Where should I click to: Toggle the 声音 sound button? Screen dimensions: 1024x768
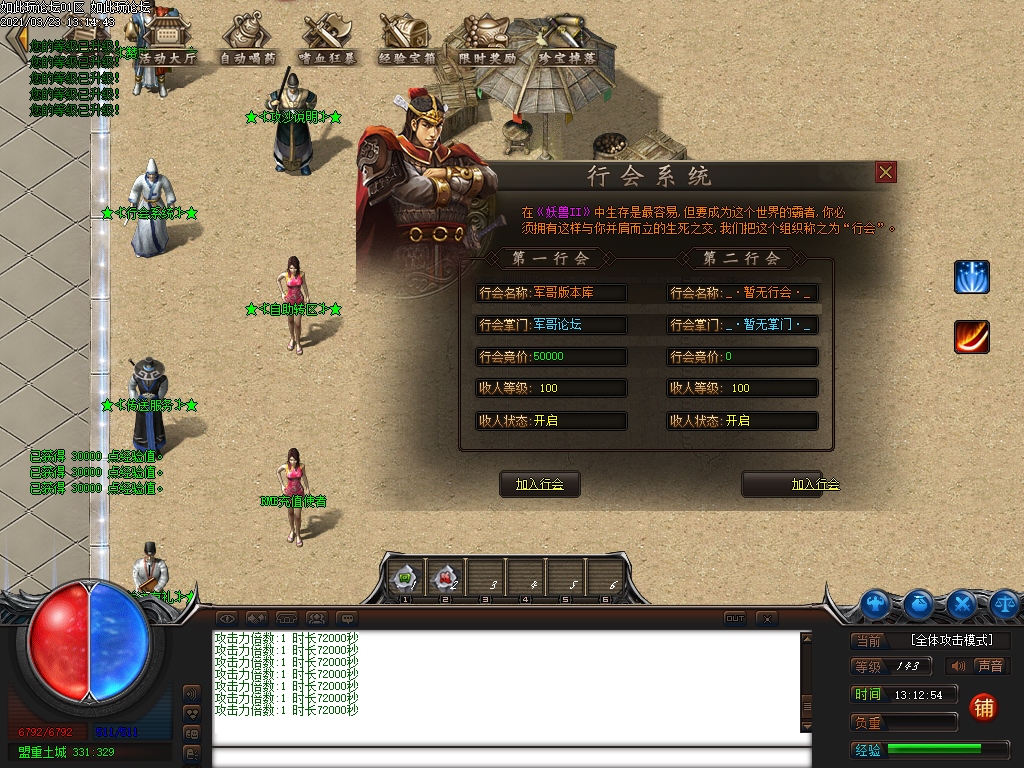coord(978,666)
